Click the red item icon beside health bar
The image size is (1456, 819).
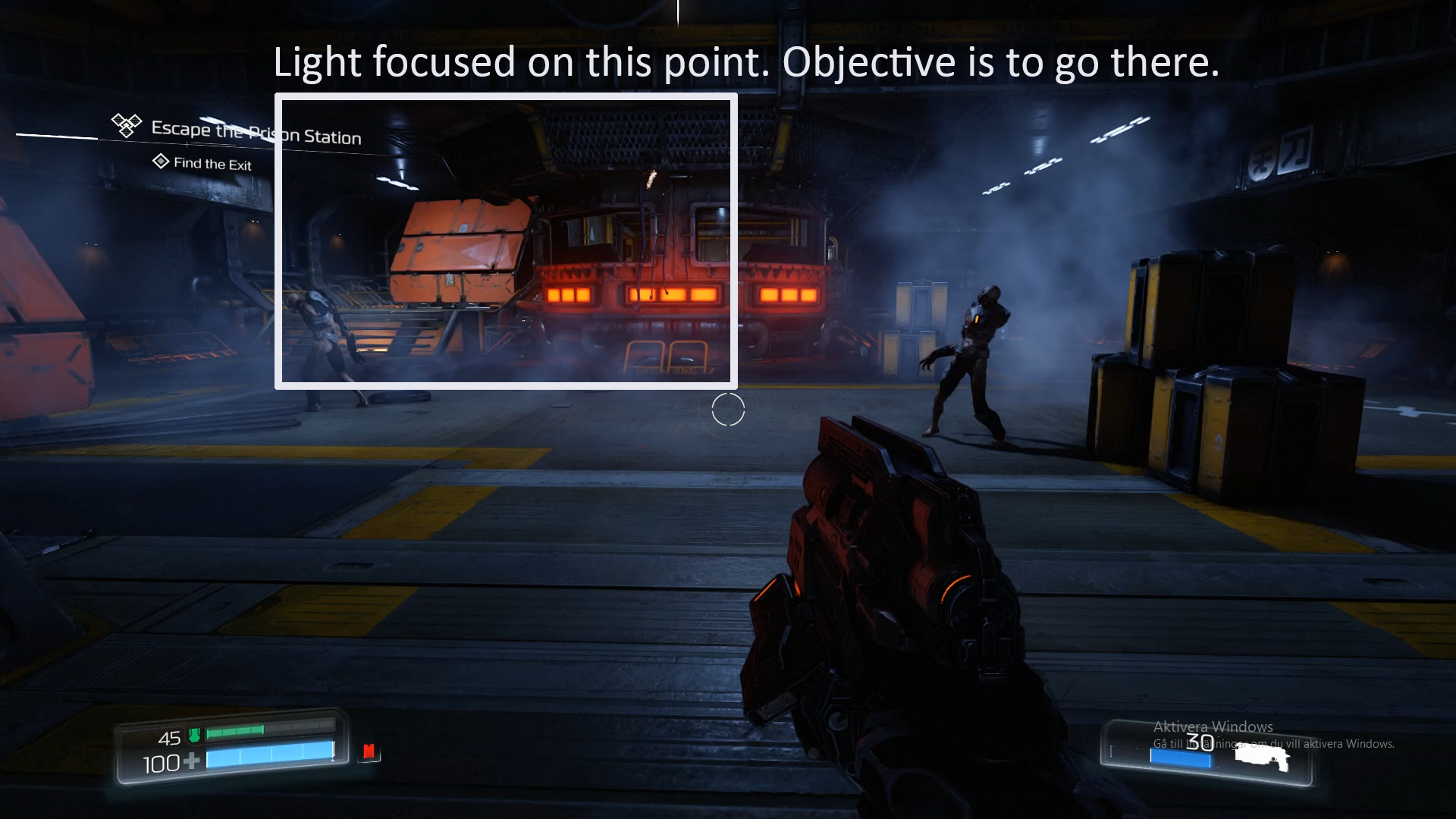click(369, 751)
